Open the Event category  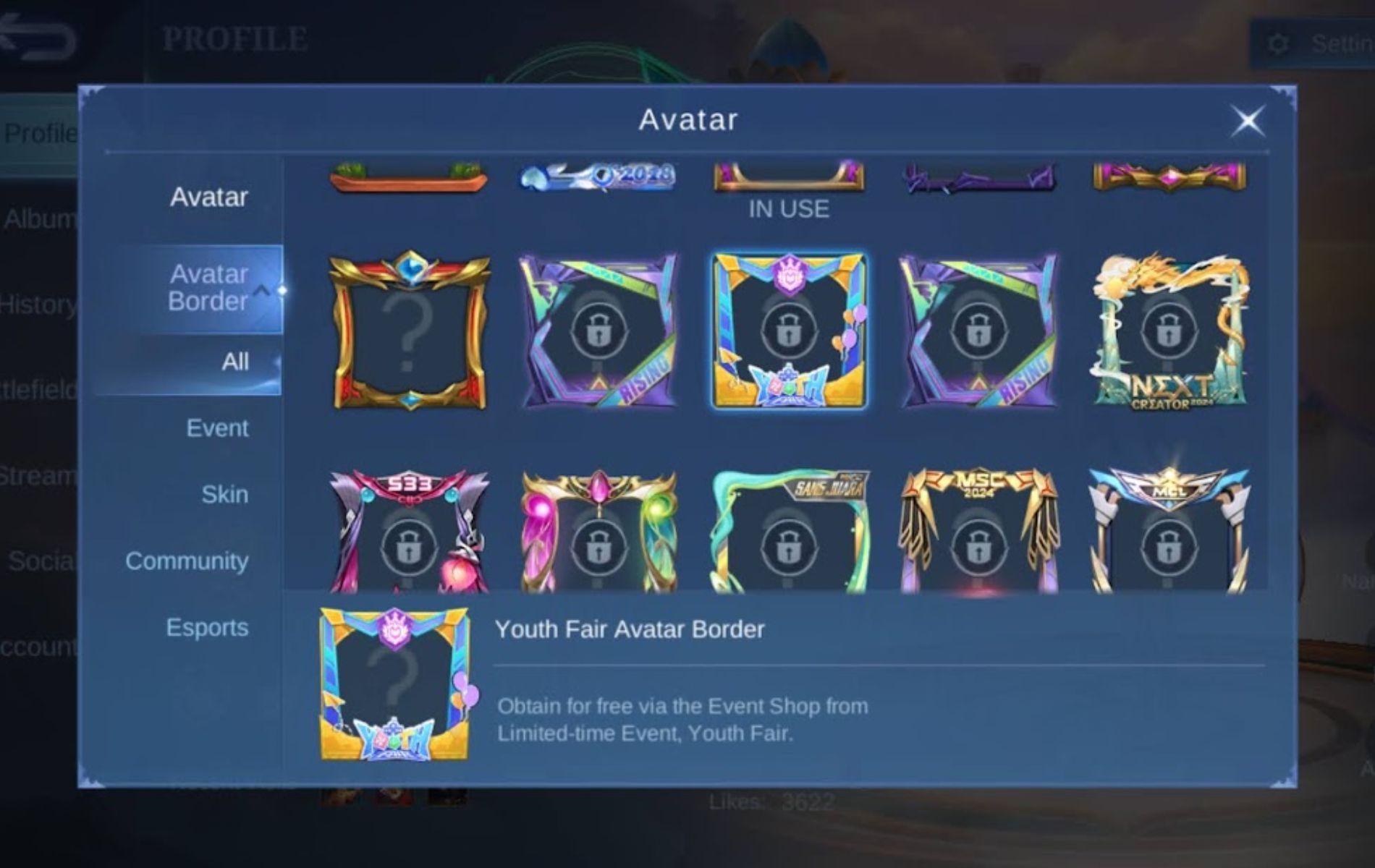pyautogui.click(x=216, y=428)
